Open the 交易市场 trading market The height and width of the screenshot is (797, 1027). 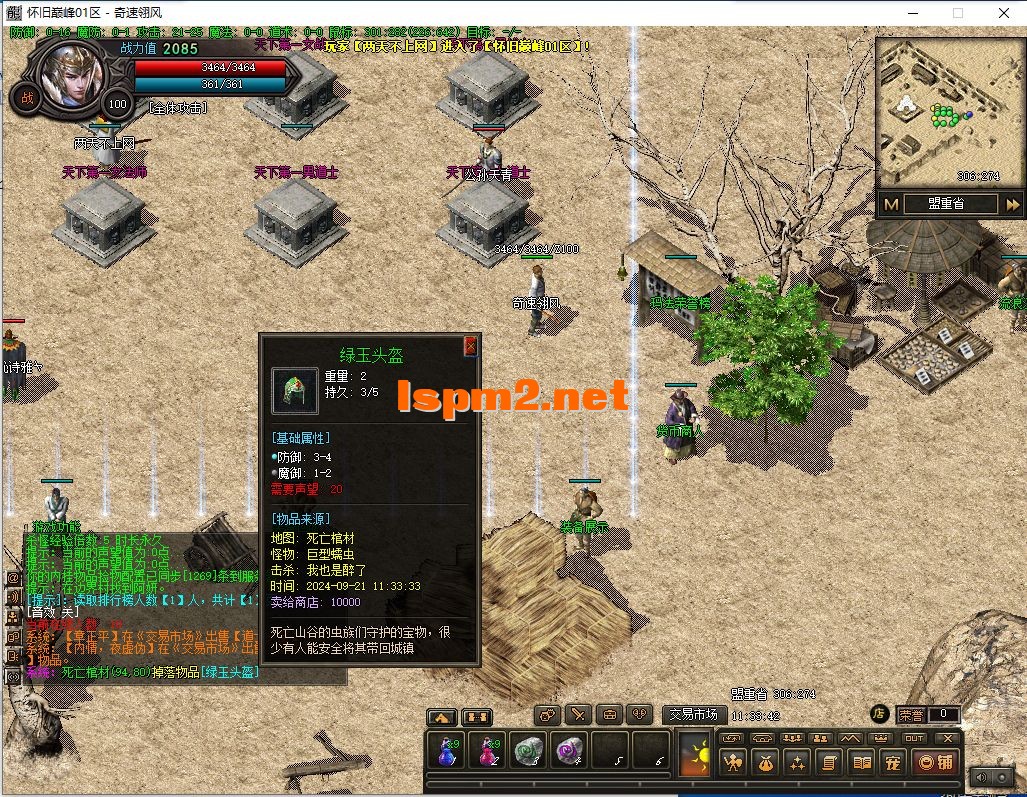pos(694,714)
